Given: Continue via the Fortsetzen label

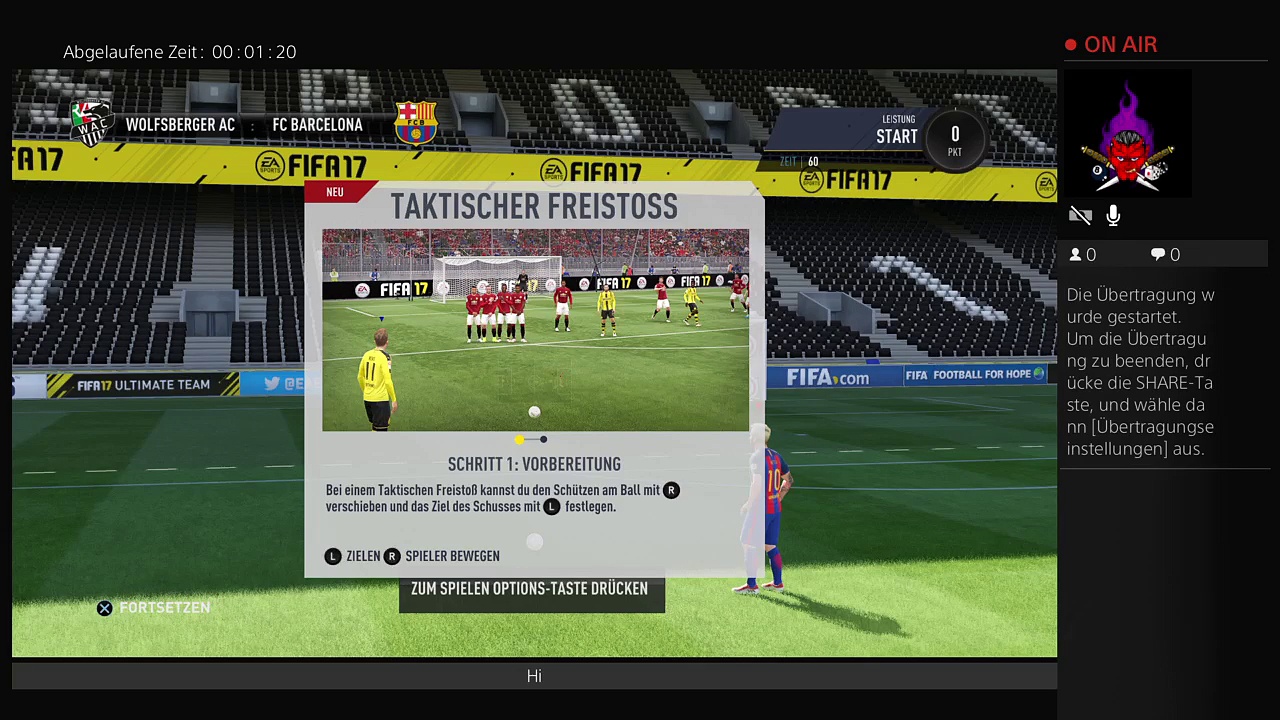Looking at the screenshot, I should point(164,608).
